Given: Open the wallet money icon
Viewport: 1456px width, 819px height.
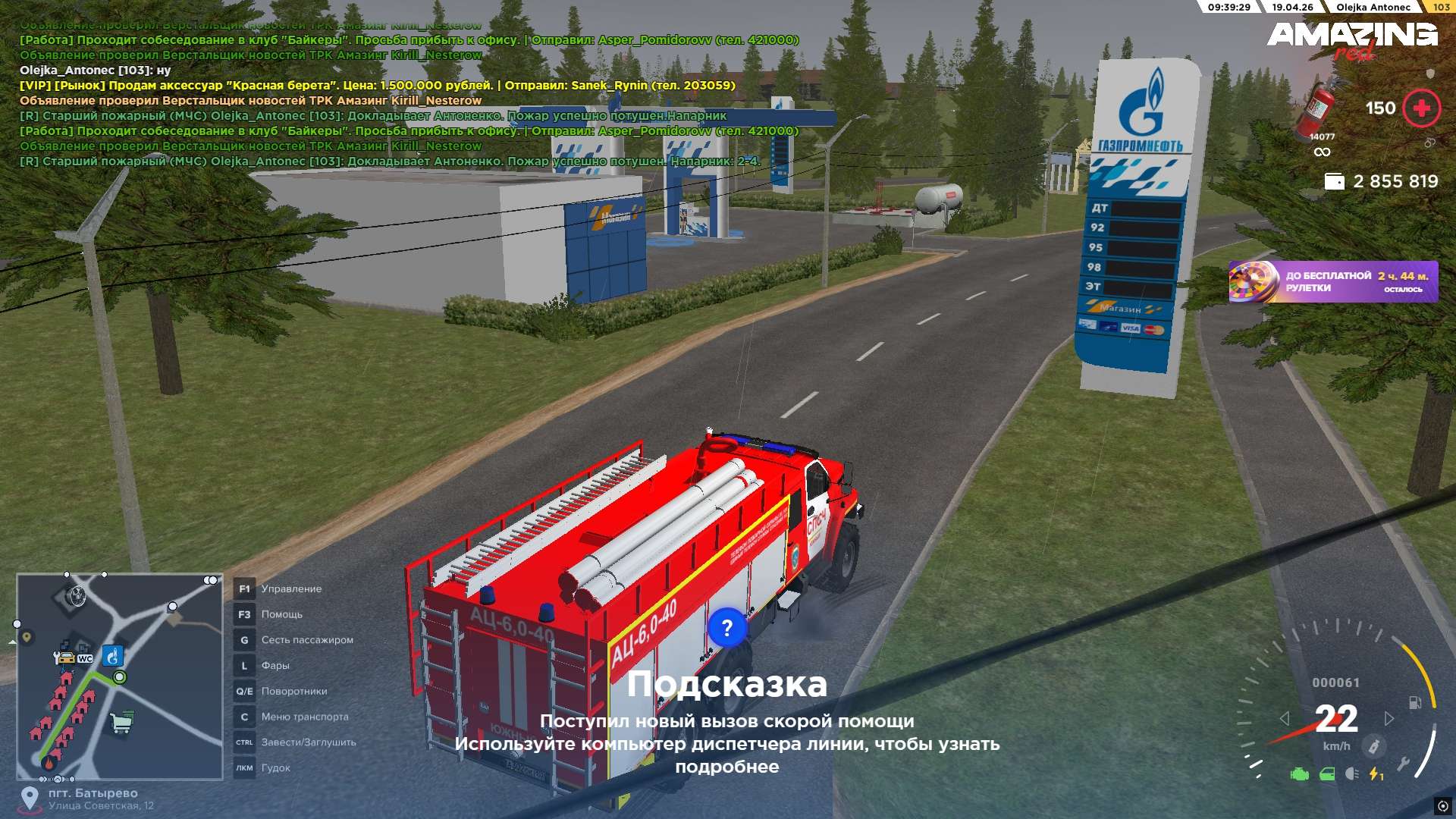Looking at the screenshot, I should (1334, 182).
